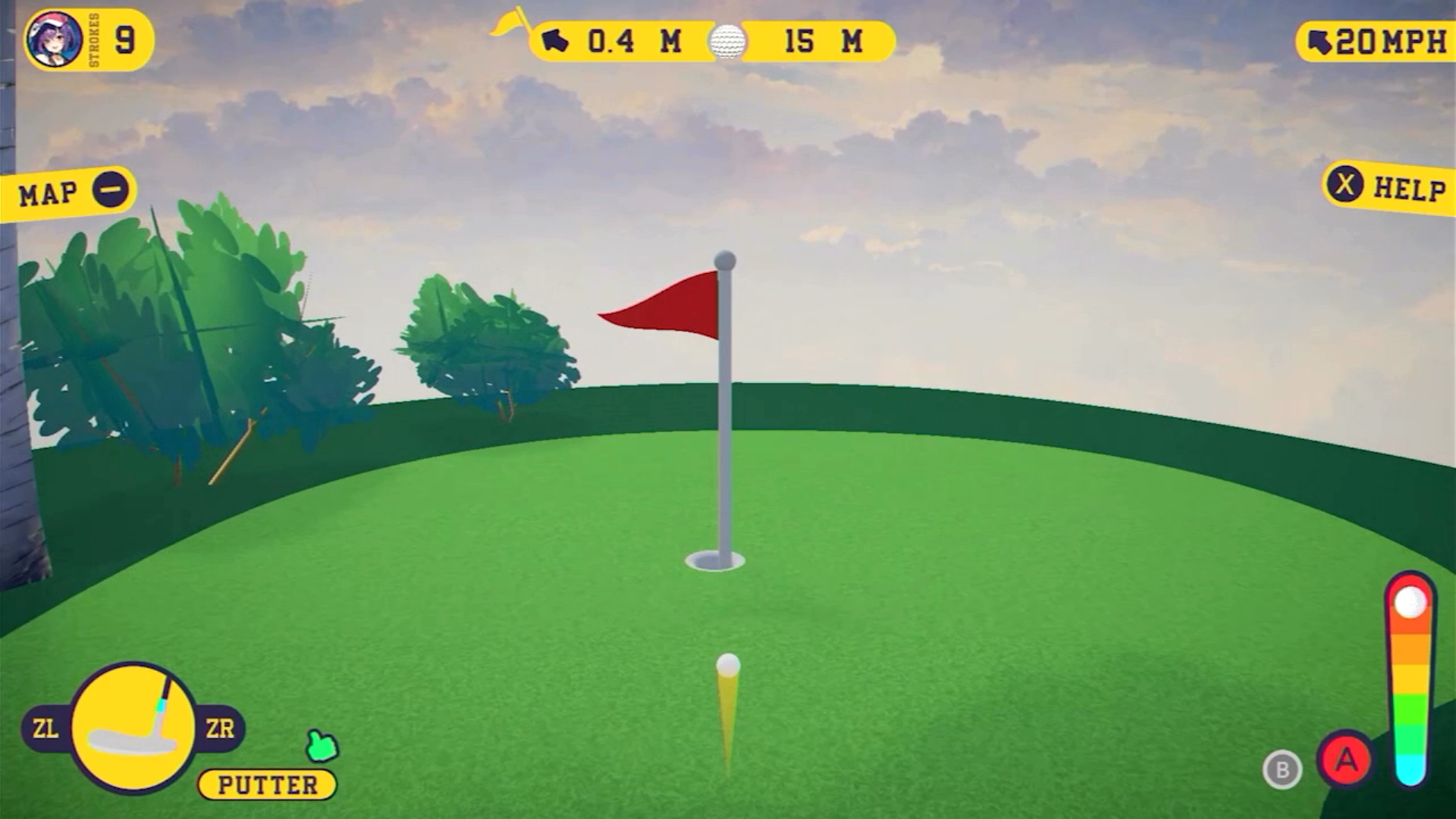Click the Putter club name label

tap(268, 785)
